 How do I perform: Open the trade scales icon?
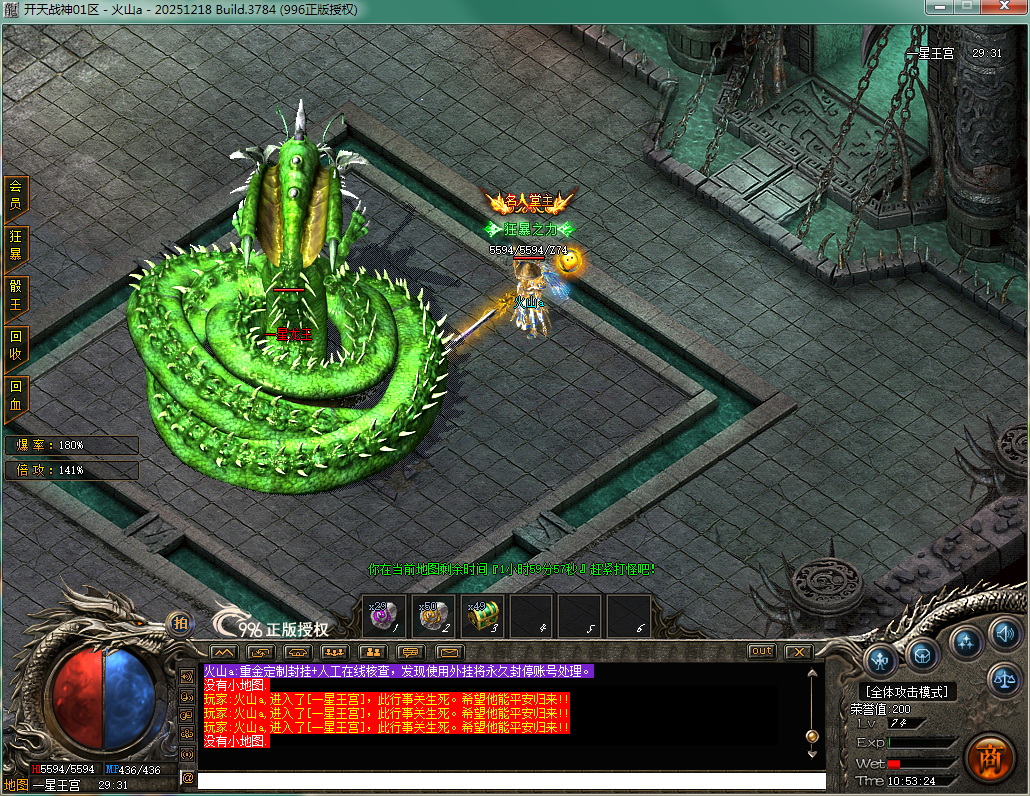click(1003, 679)
